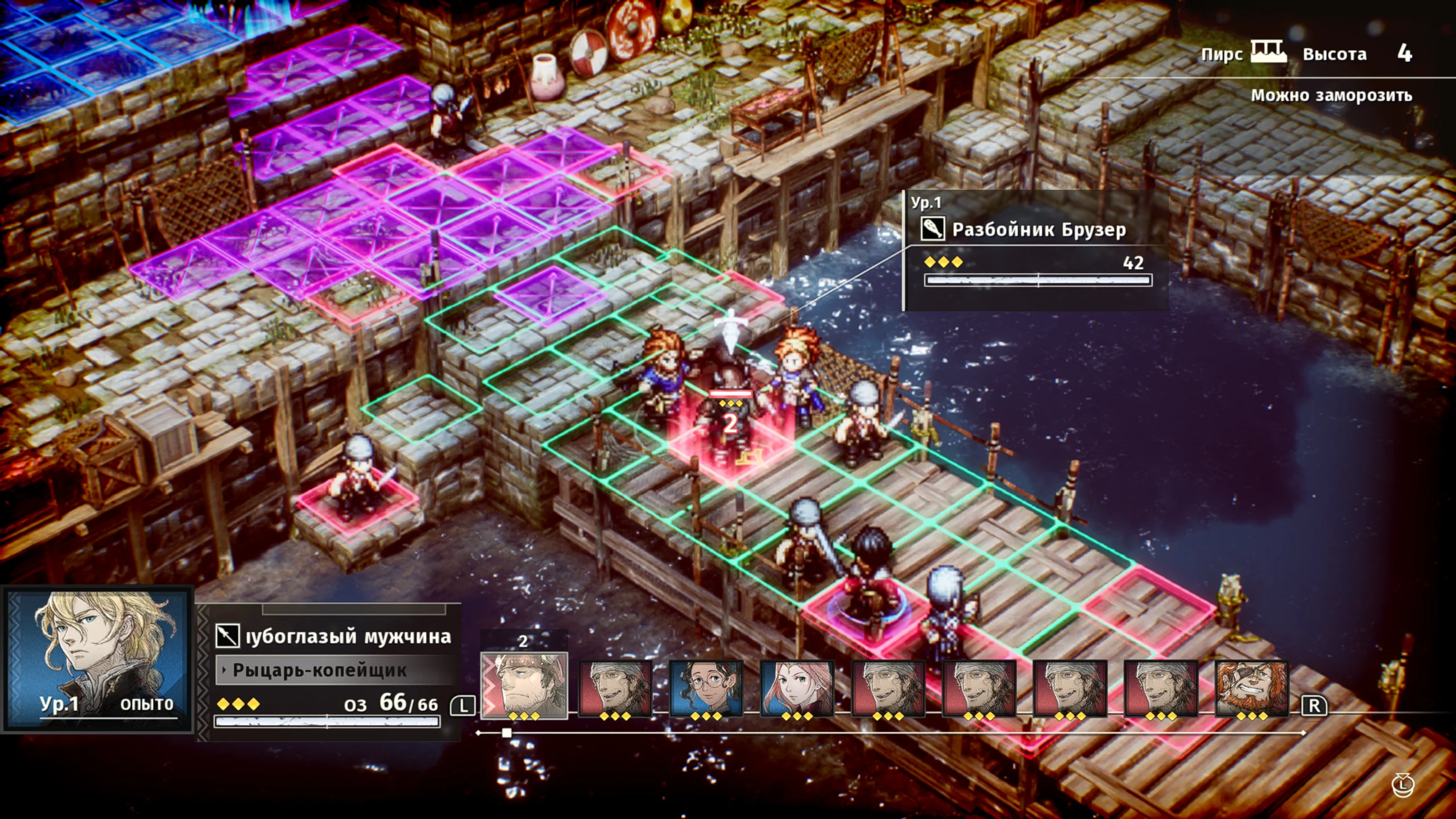Pick the pink-haired girl turn-order portrait

tap(797, 688)
